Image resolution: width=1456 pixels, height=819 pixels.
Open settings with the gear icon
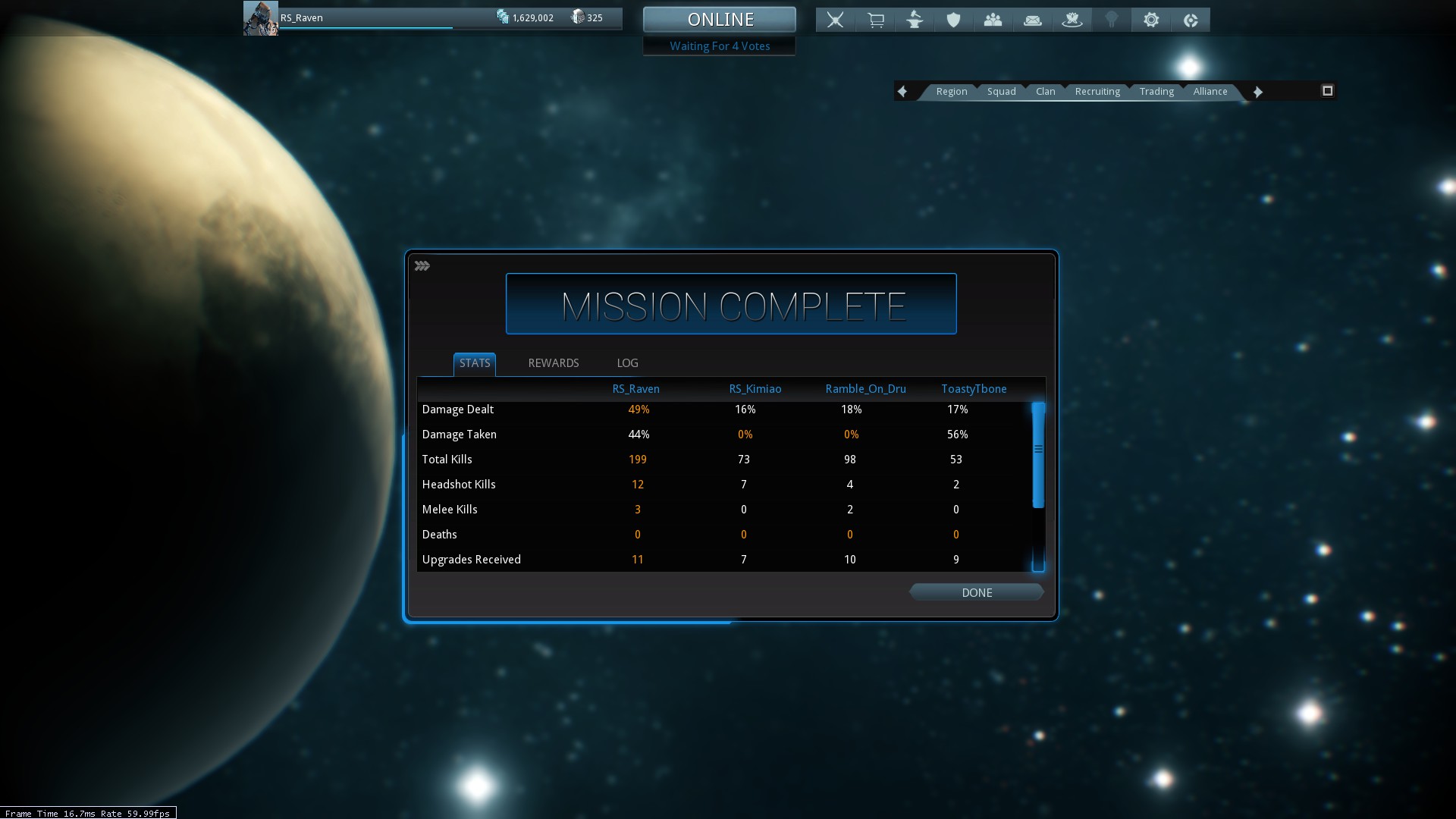coord(1151,20)
